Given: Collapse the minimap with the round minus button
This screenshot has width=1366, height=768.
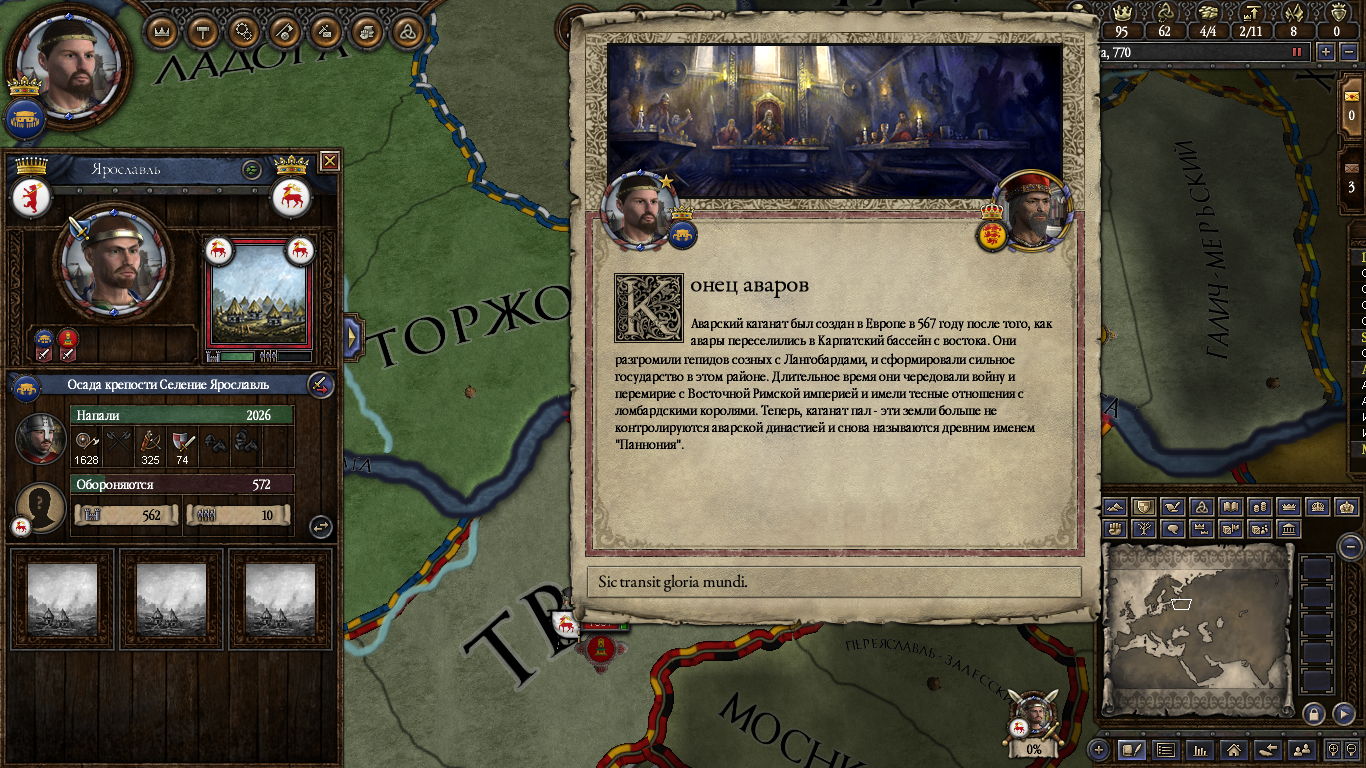Looking at the screenshot, I should pos(1350,546).
